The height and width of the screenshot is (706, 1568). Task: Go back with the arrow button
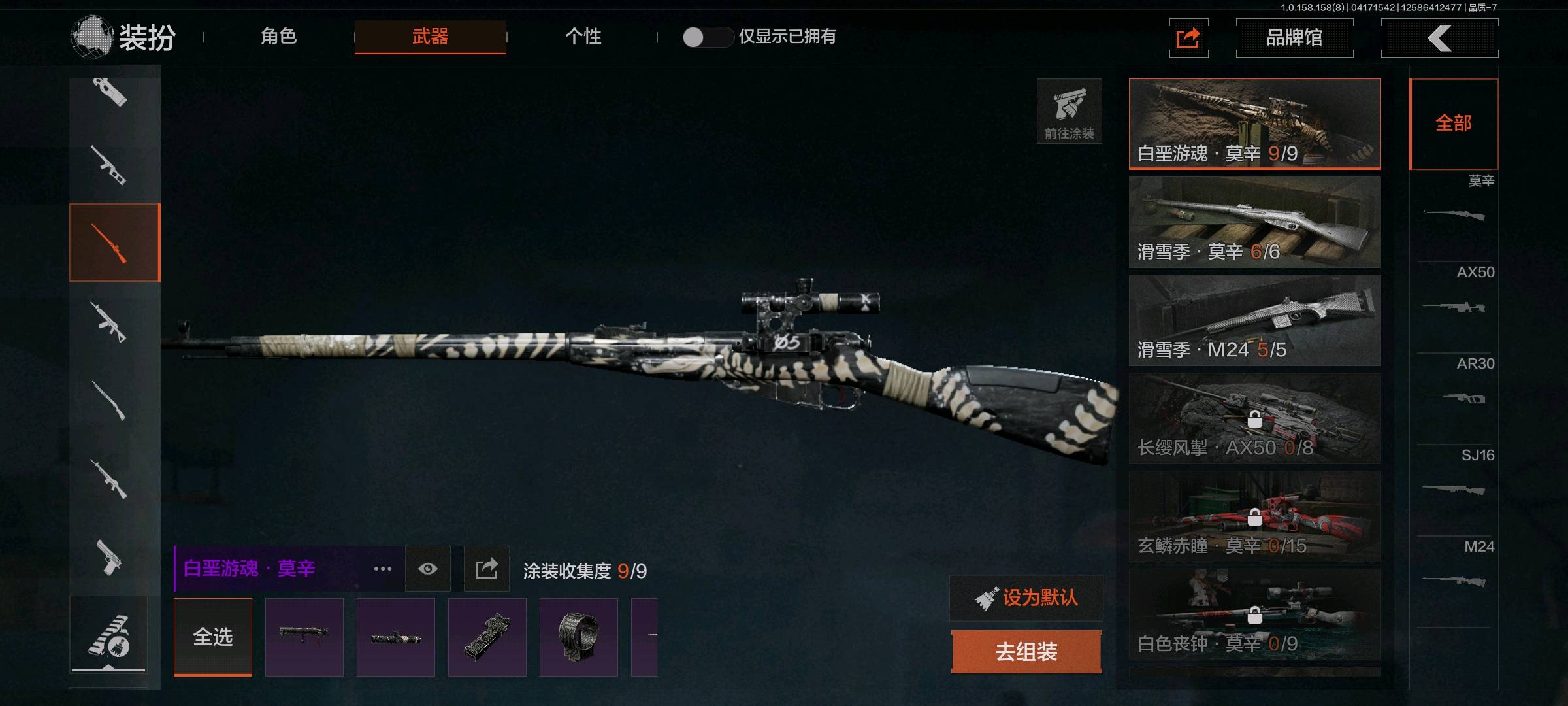tap(1439, 38)
